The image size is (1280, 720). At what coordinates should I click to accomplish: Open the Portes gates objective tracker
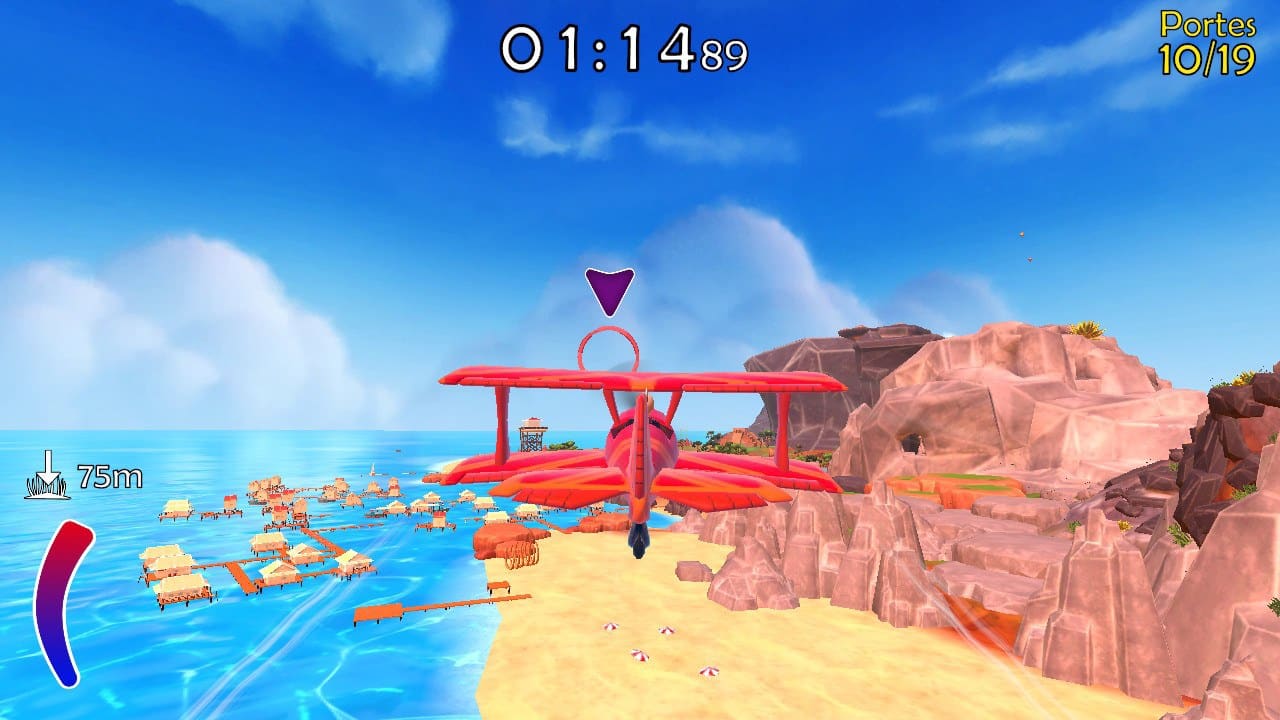[x=1207, y=45]
